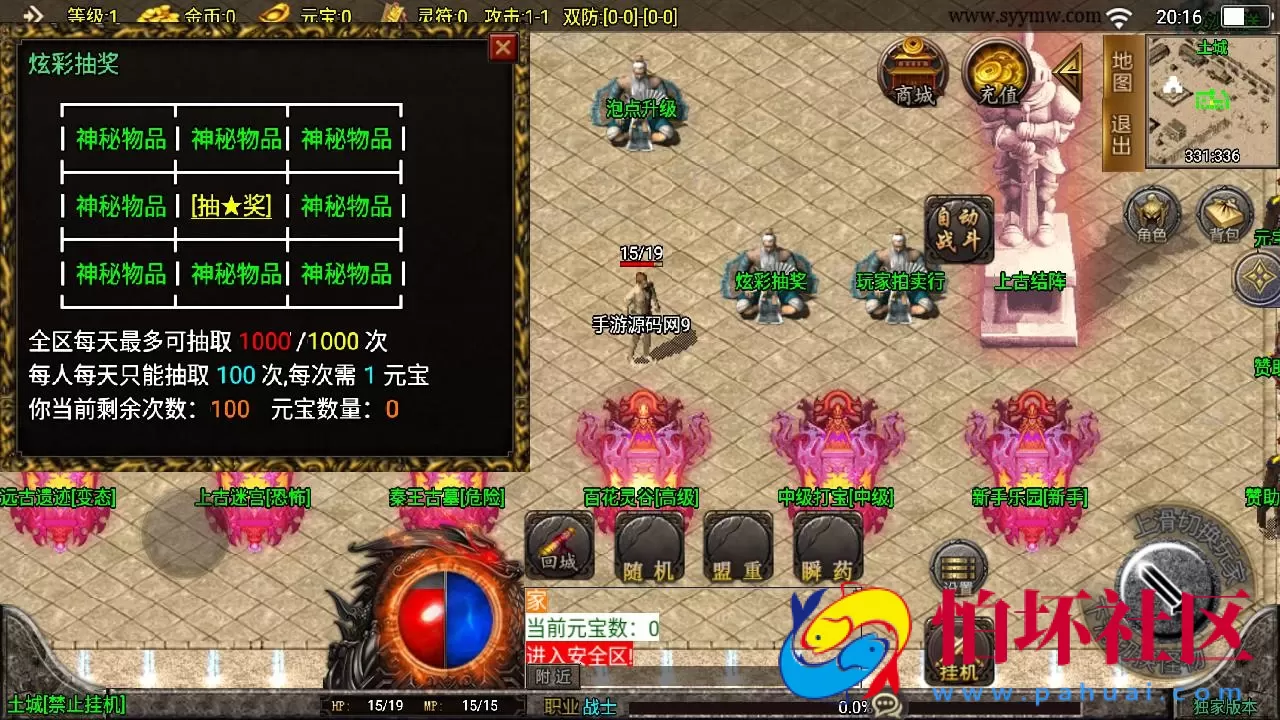This screenshot has height=720, width=1280.
Task: Click the [抽★奖] lottery draw link
Action: tap(231, 207)
